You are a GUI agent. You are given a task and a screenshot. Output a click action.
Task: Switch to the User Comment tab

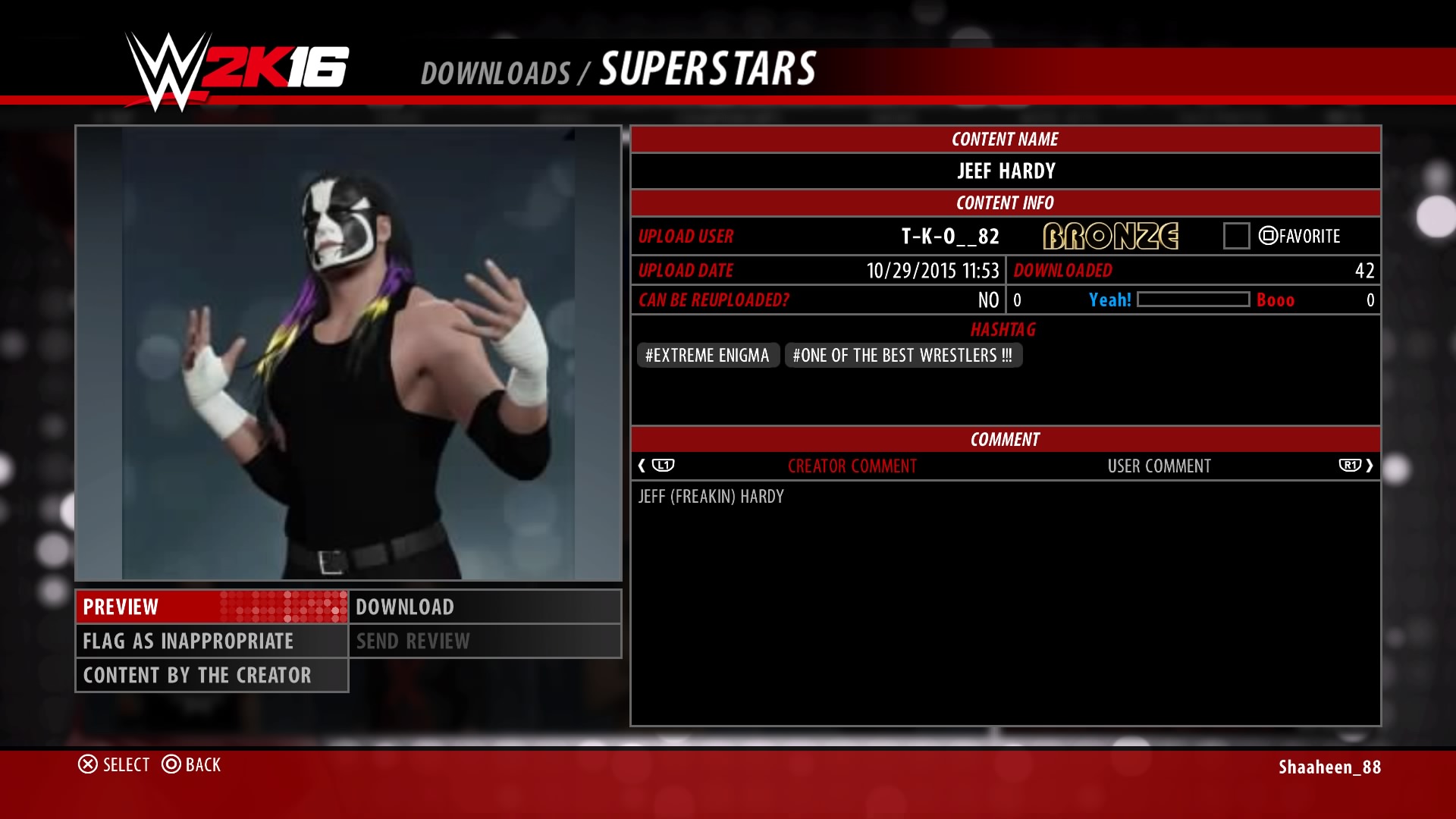pyautogui.click(x=1160, y=466)
